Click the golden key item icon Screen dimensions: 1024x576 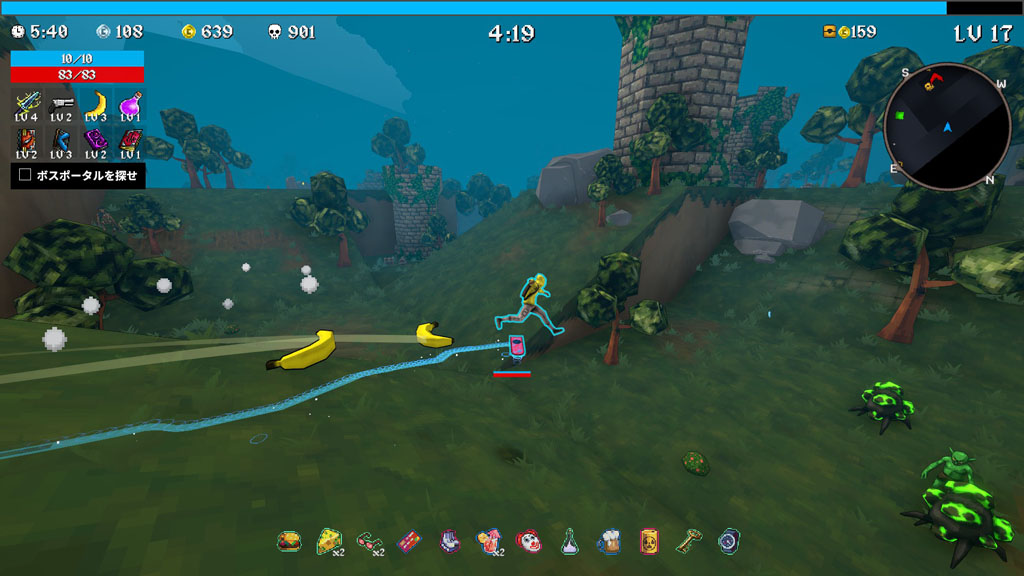[689, 541]
